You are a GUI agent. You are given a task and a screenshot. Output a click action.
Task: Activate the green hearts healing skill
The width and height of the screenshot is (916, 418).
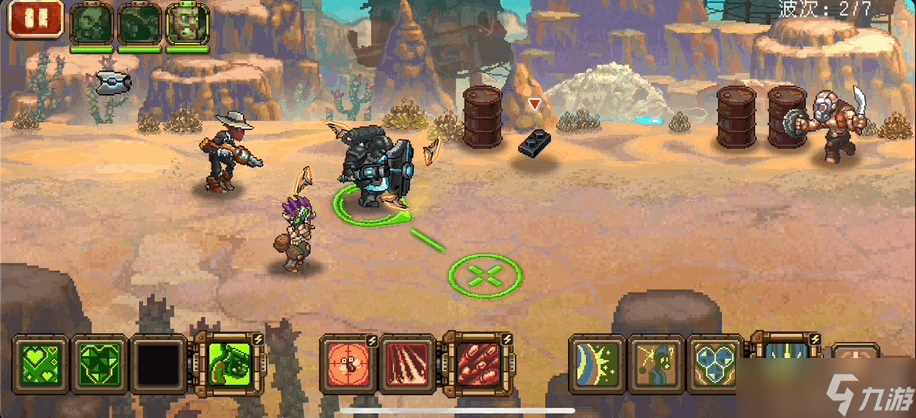(43, 363)
